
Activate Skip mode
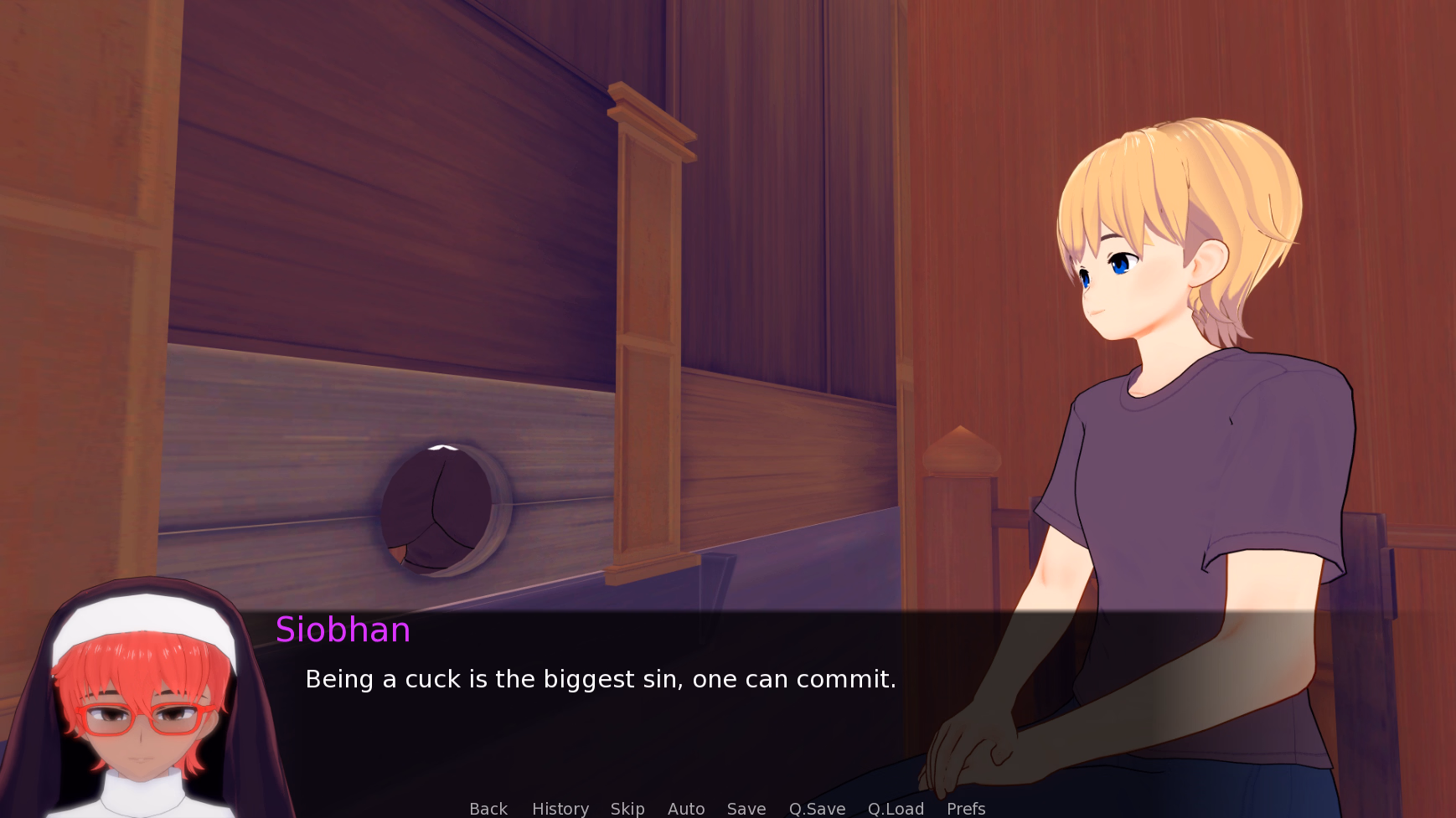(x=627, y=808)
